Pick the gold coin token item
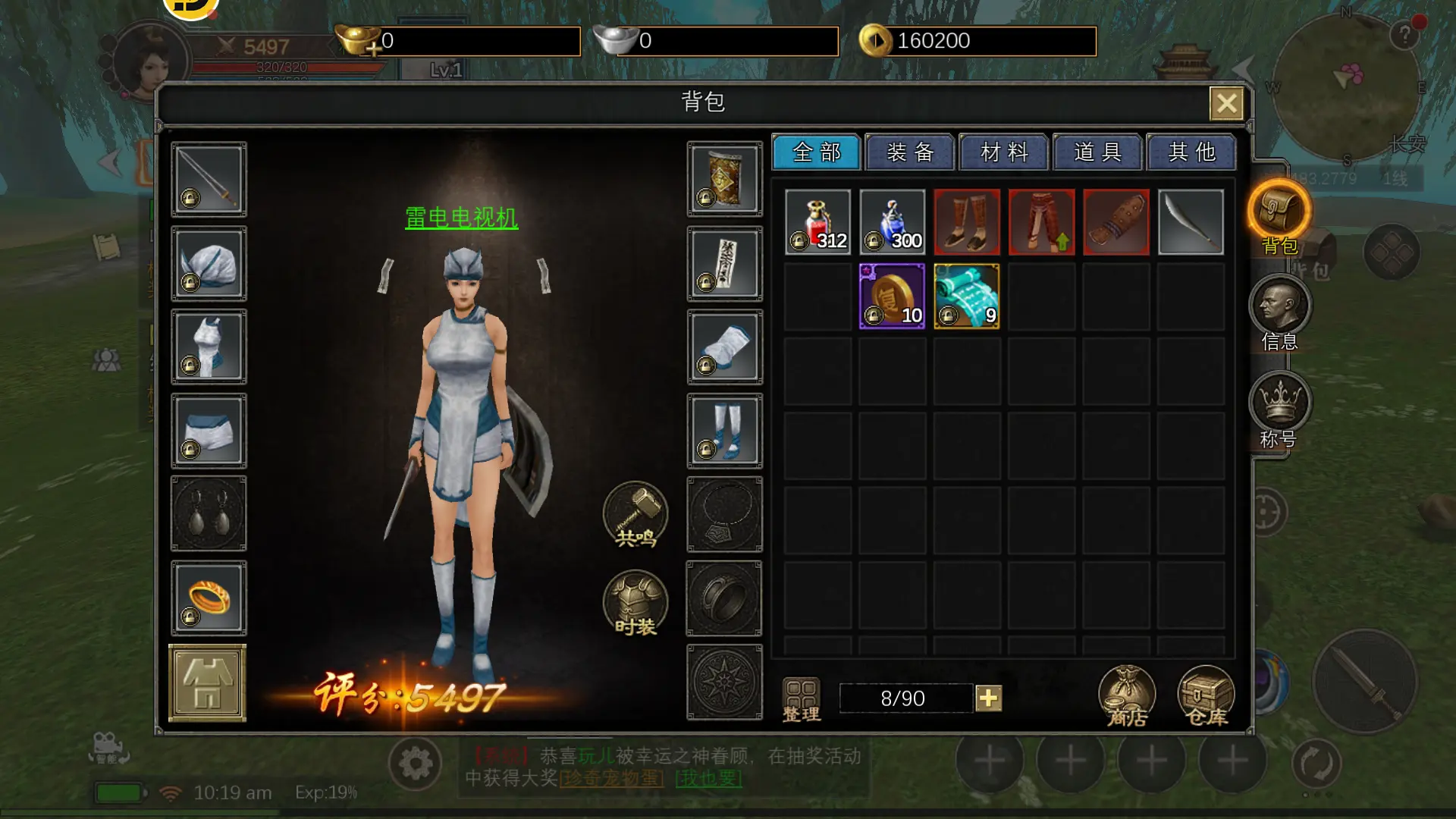This screenshot has width=1456, height=819. pyautogui.click(x=892, y=297)
